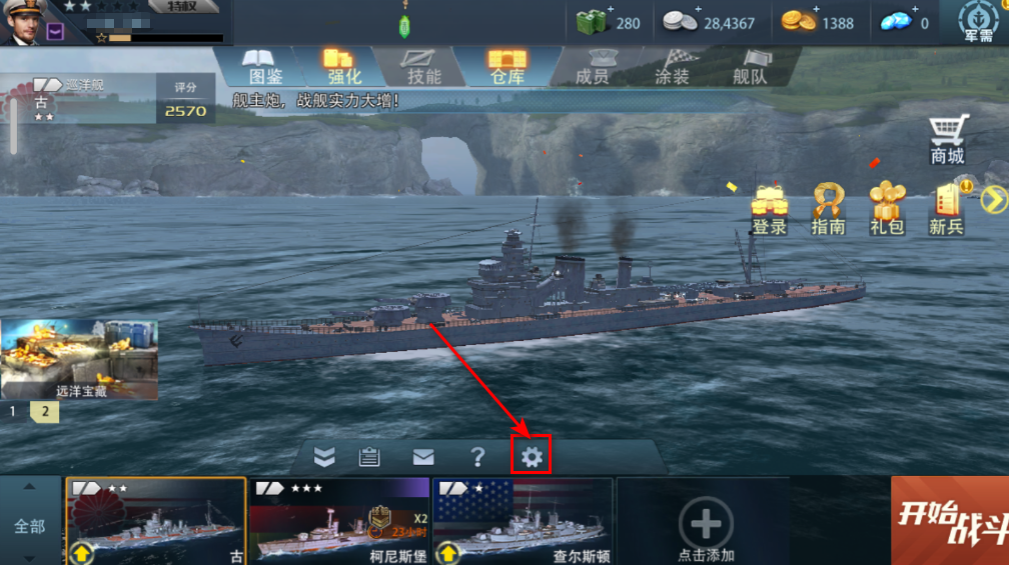
Task: Open the 商城 shop cart
Action: tap(948, 139)
